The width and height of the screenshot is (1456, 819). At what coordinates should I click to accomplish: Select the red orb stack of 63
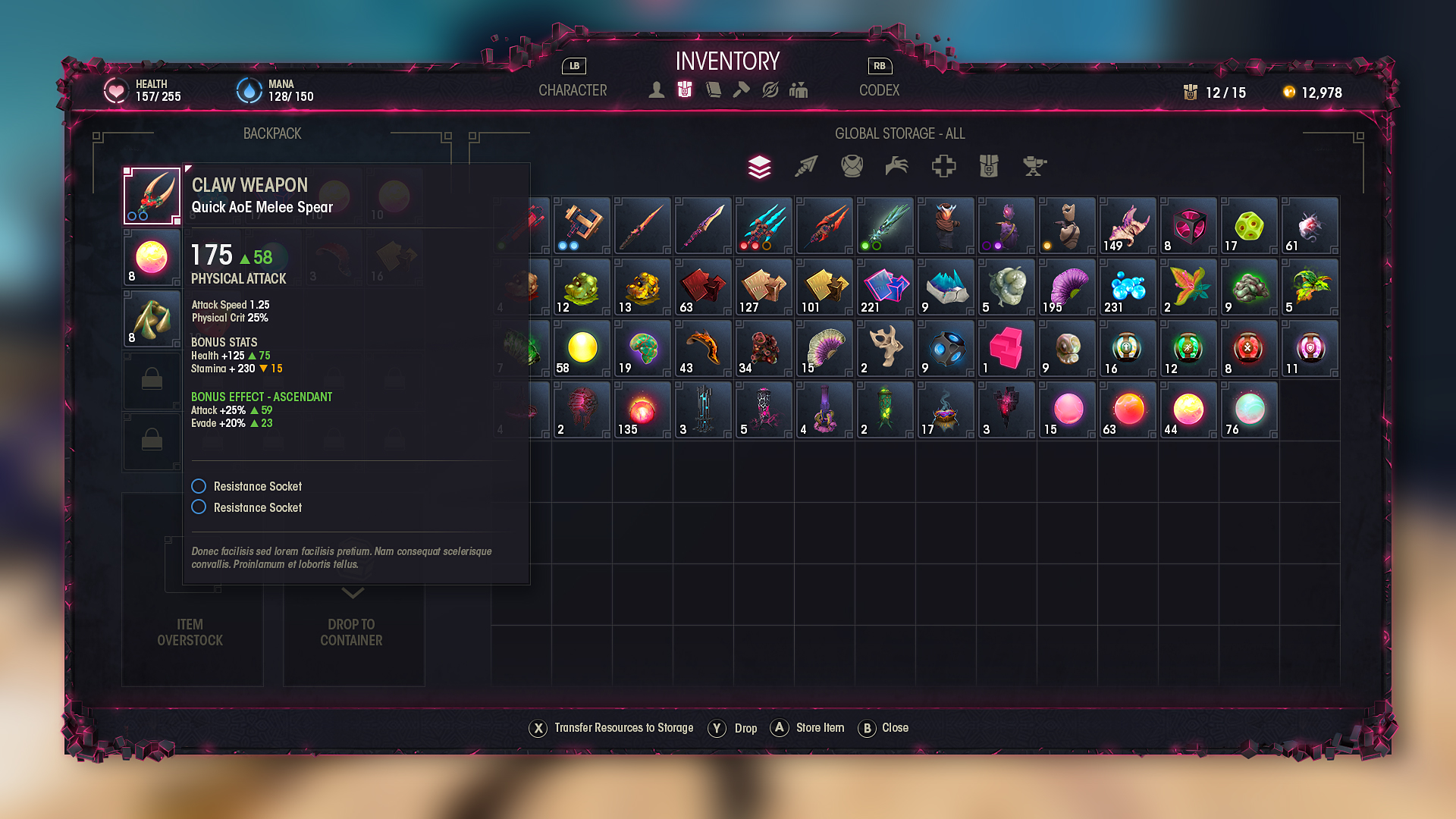coord(1128,409)
